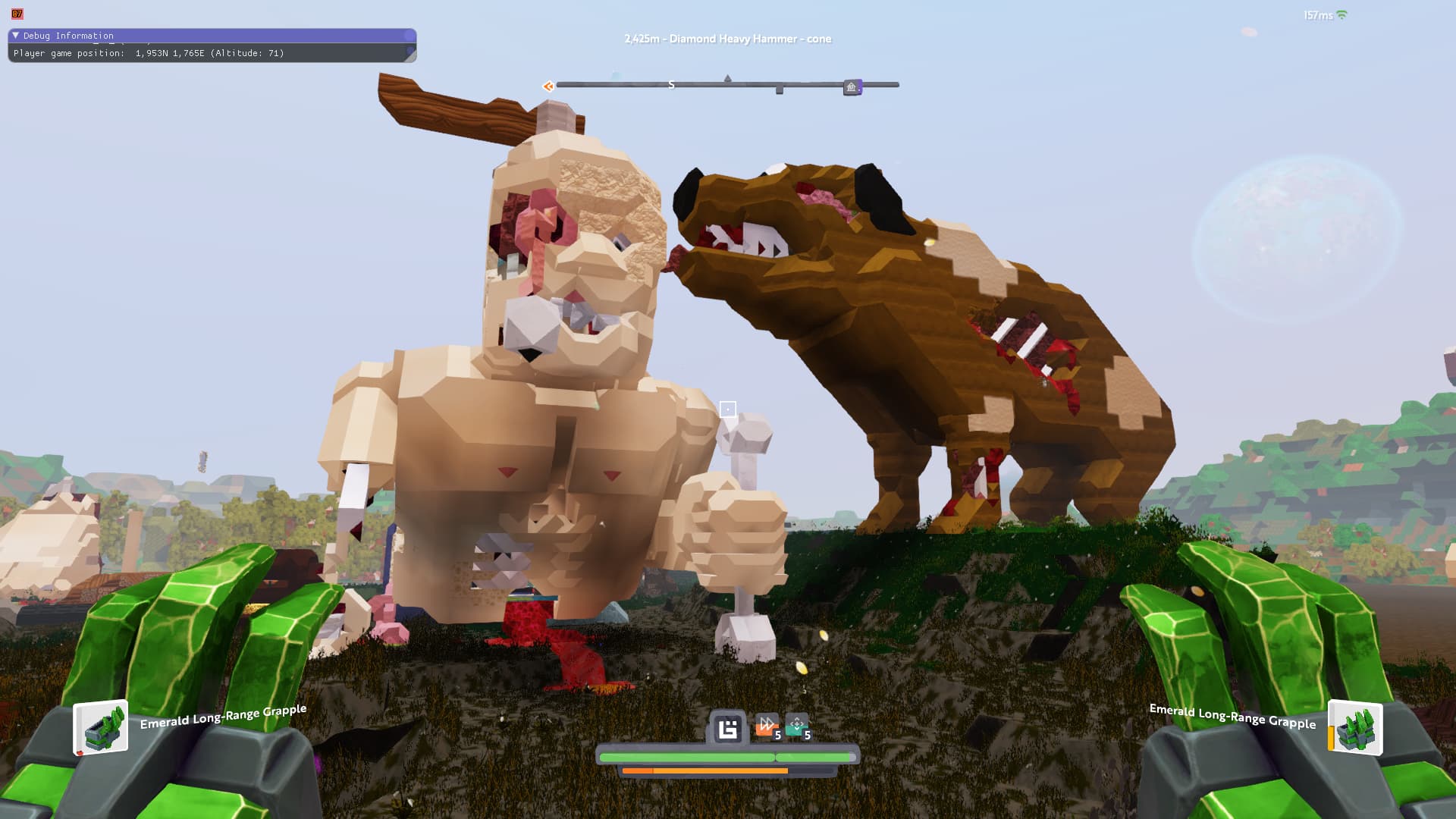Click the round button on Debug Information header
1456x819 pixels.
pyautogui.click(x=409, y=36)
